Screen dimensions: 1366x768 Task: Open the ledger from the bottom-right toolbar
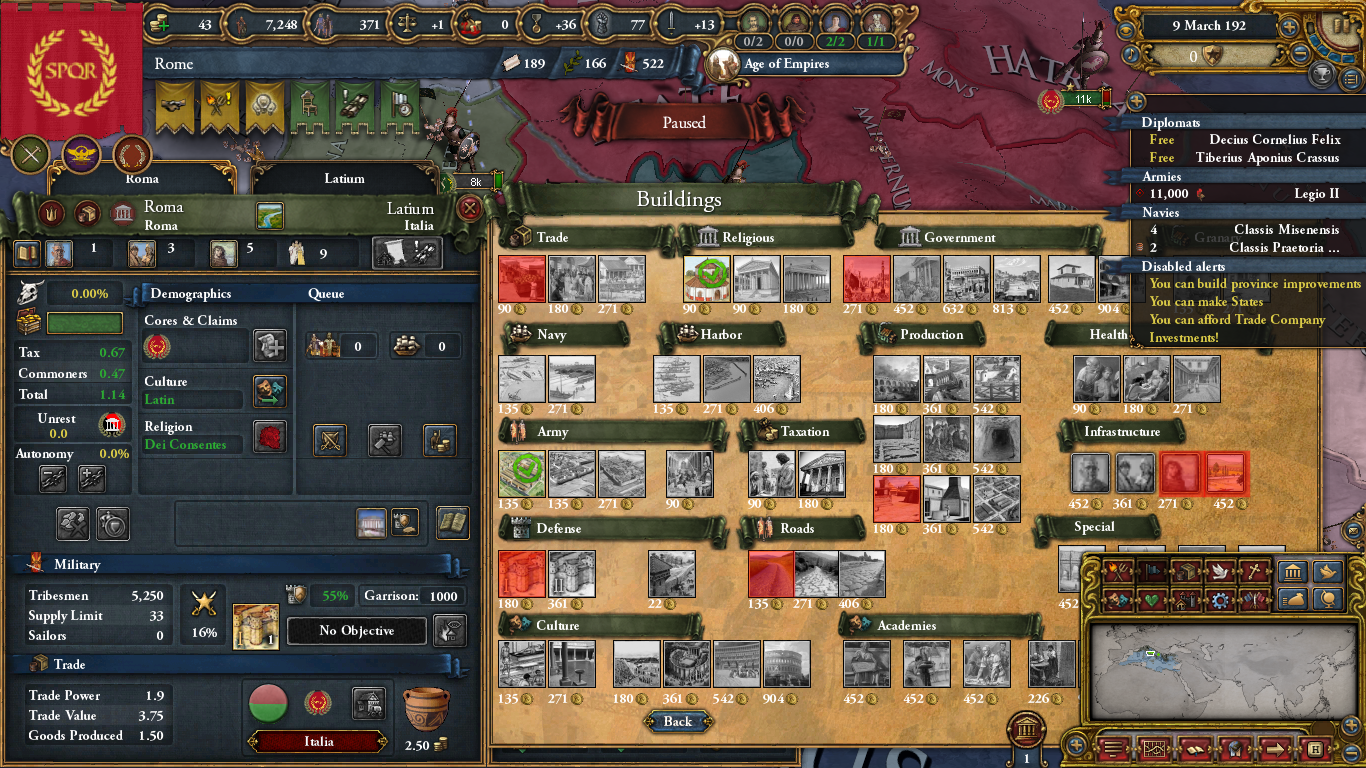[1195, 749]
